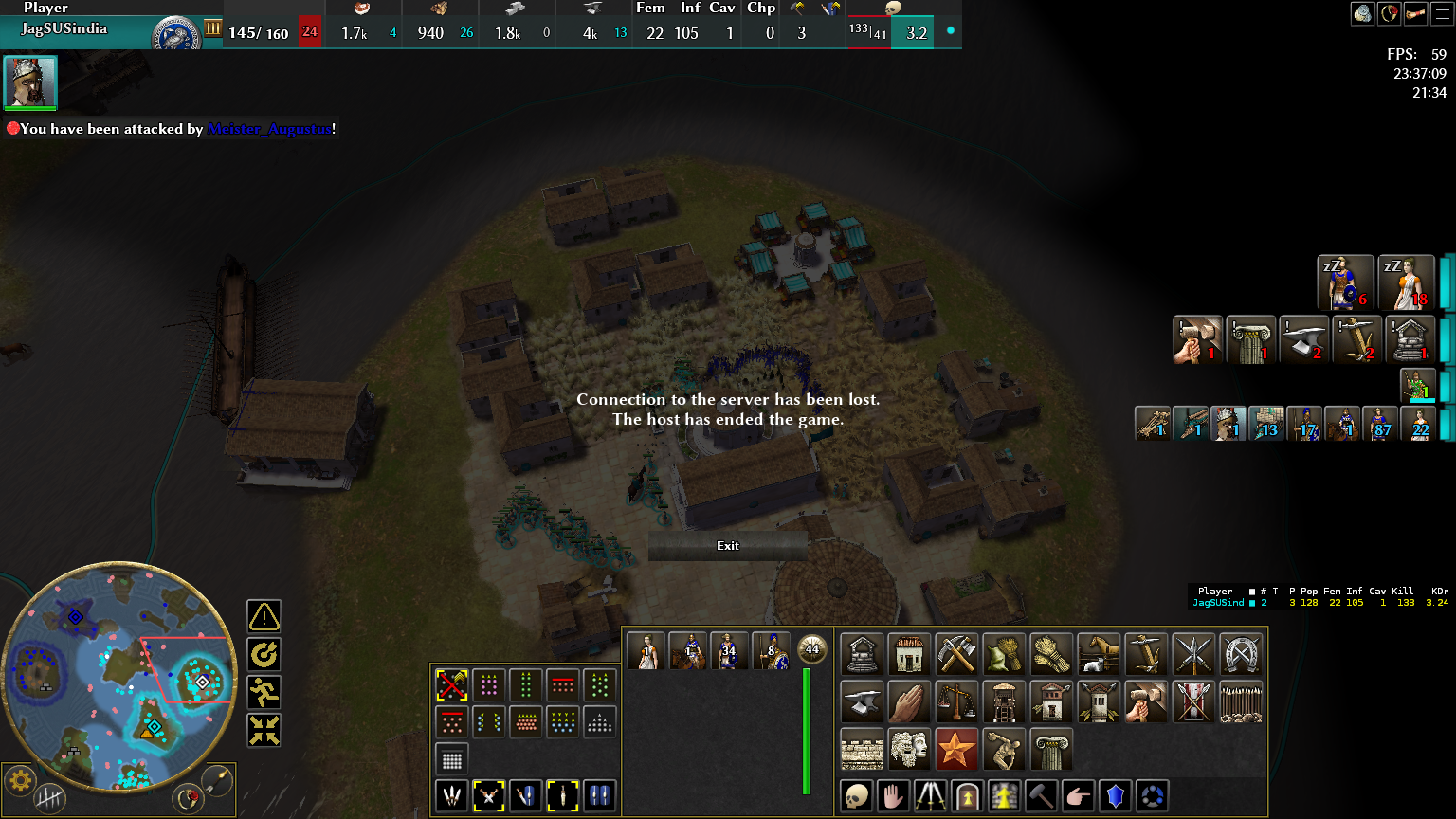Select the group of 34 infantry
Screen dimensions: 1456x819
tap(728, 651)
